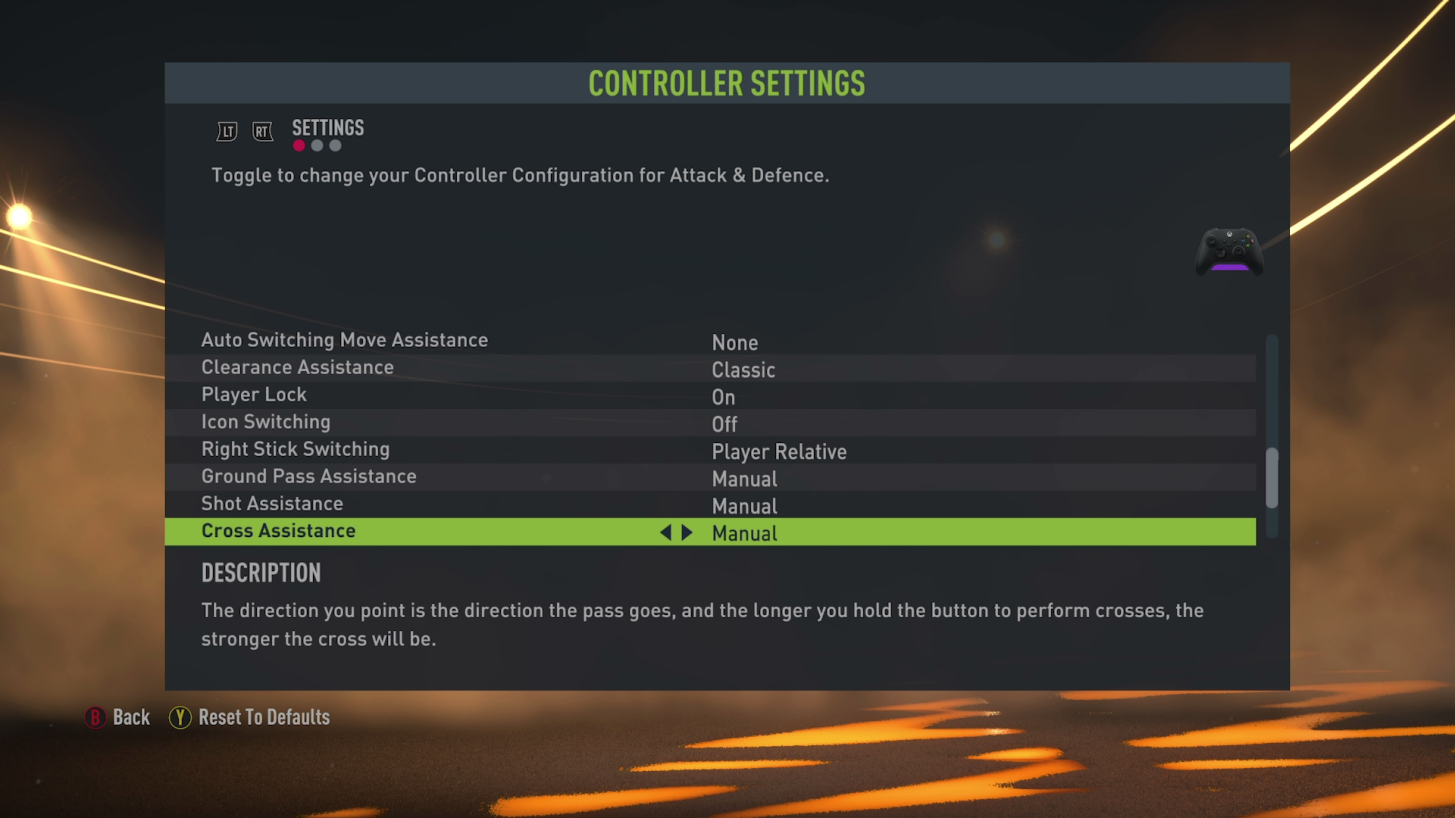Click the Y button icon for Reset

180,717
